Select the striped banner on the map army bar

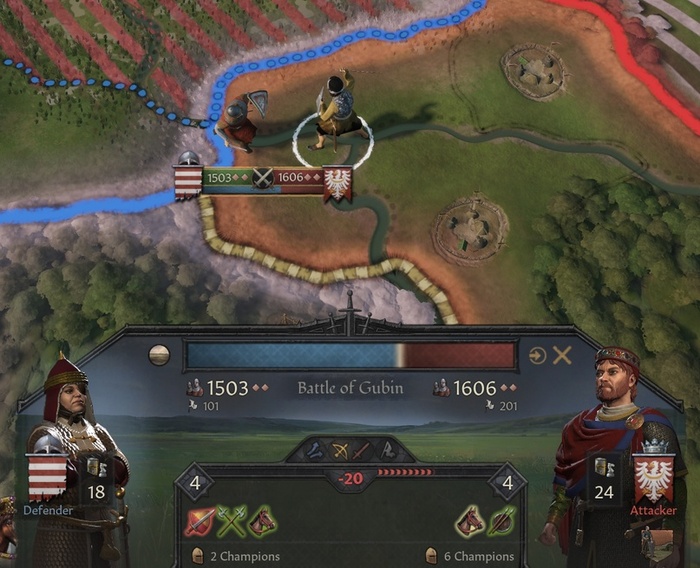[x=187, y=181]
